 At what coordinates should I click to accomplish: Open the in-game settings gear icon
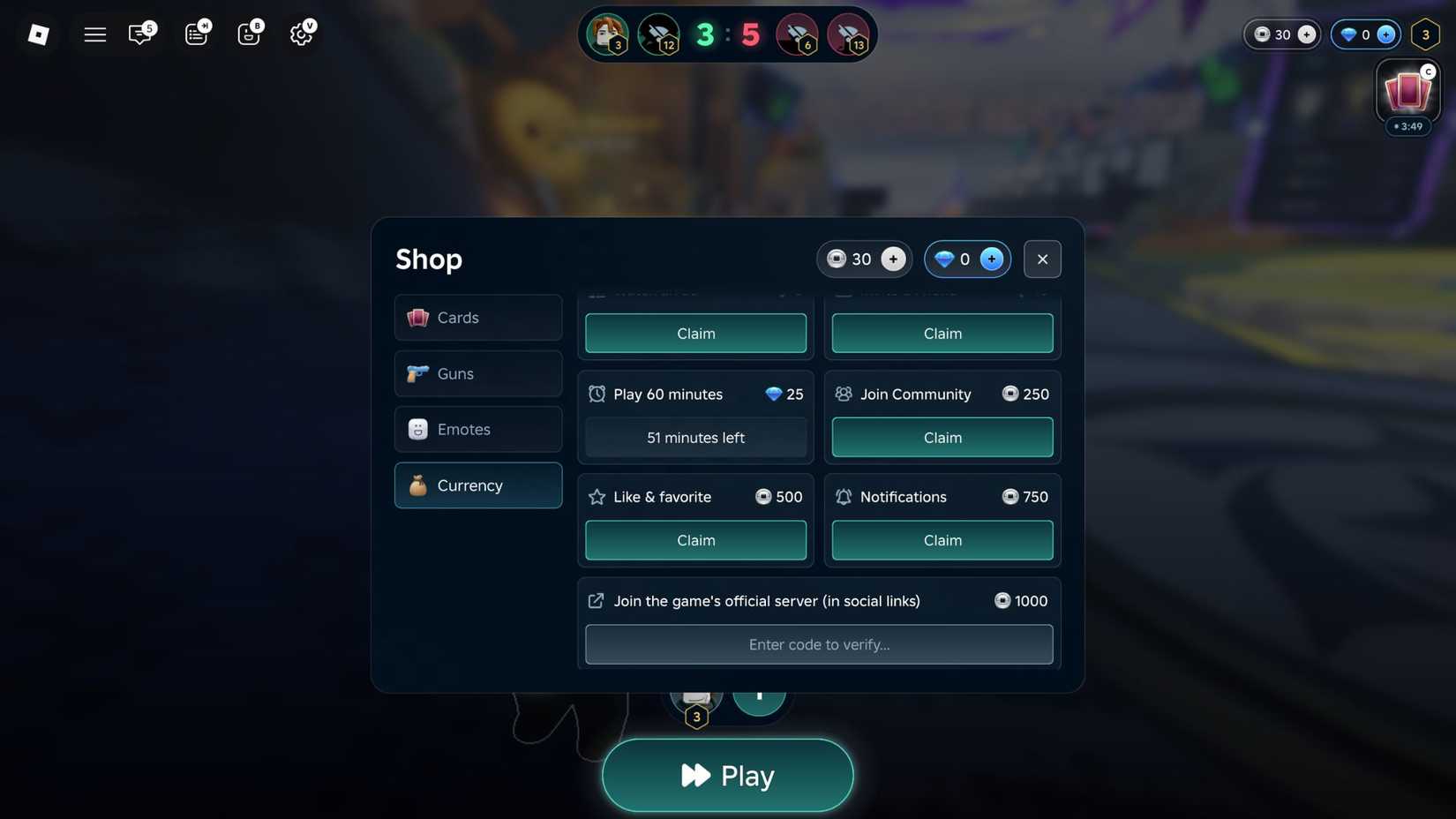301,34
